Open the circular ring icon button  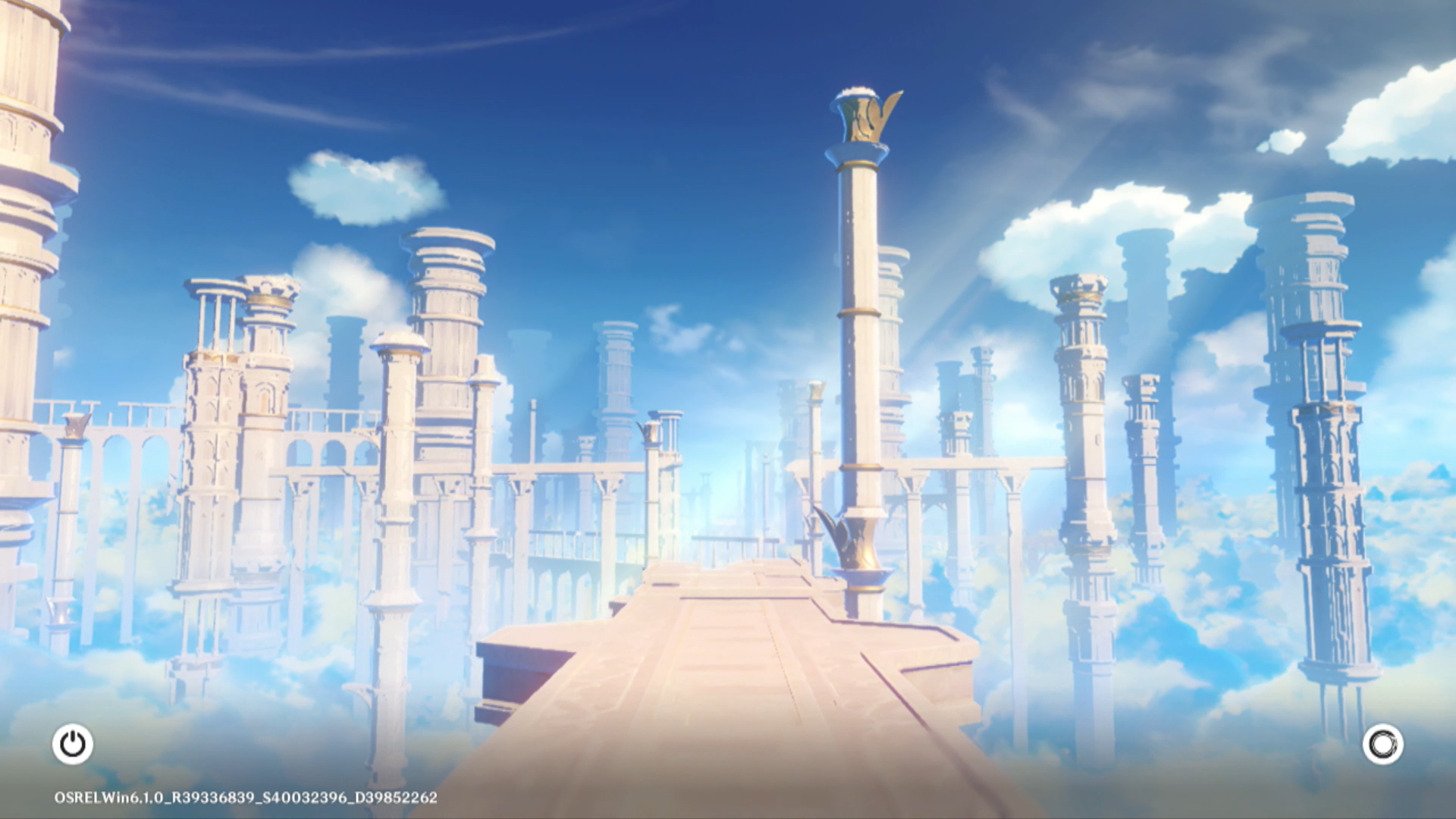[1382, 744]
